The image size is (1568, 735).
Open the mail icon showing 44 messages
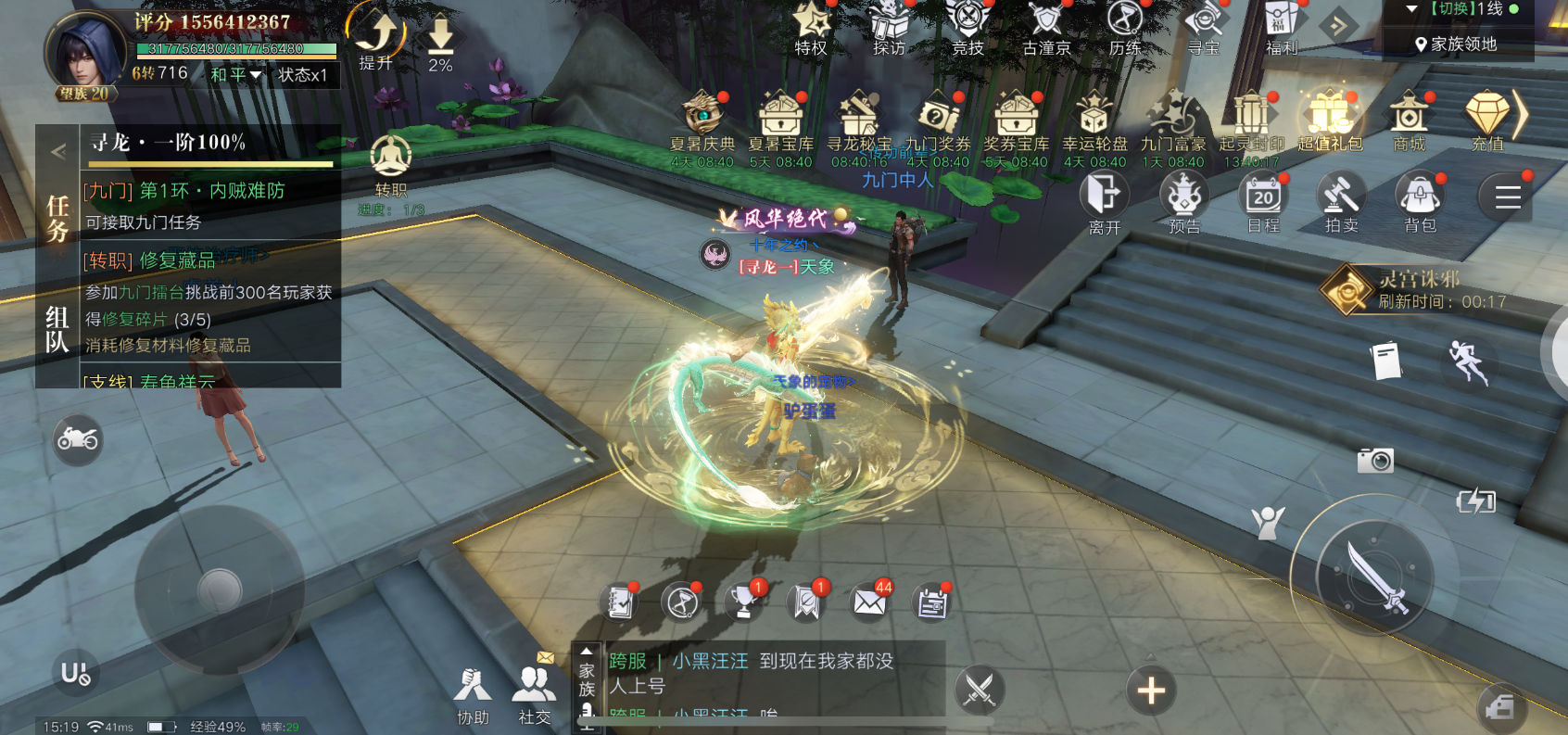click(x=866, y=602)
